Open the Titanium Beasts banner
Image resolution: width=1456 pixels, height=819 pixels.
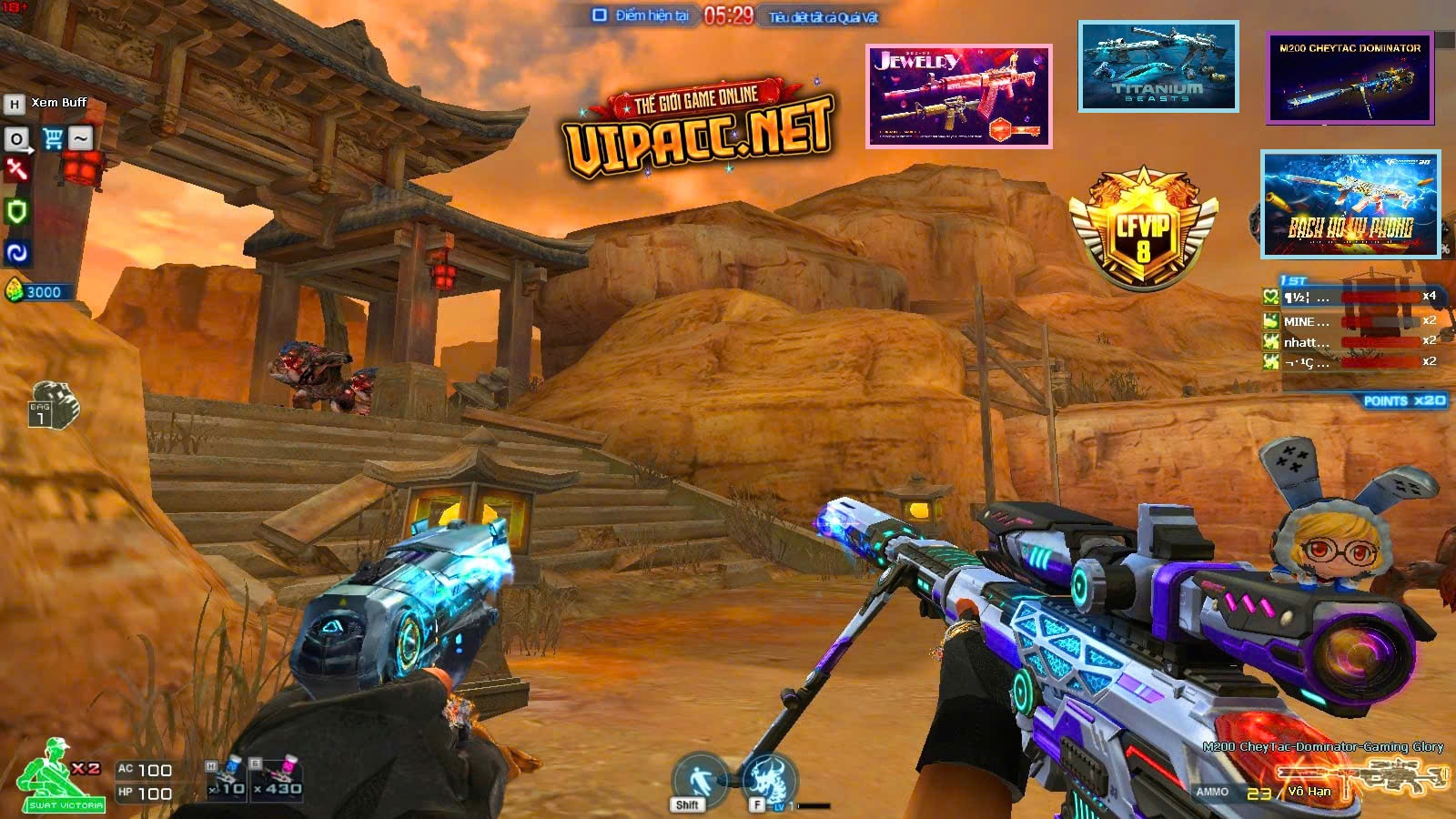click(x=1158, y=67)
